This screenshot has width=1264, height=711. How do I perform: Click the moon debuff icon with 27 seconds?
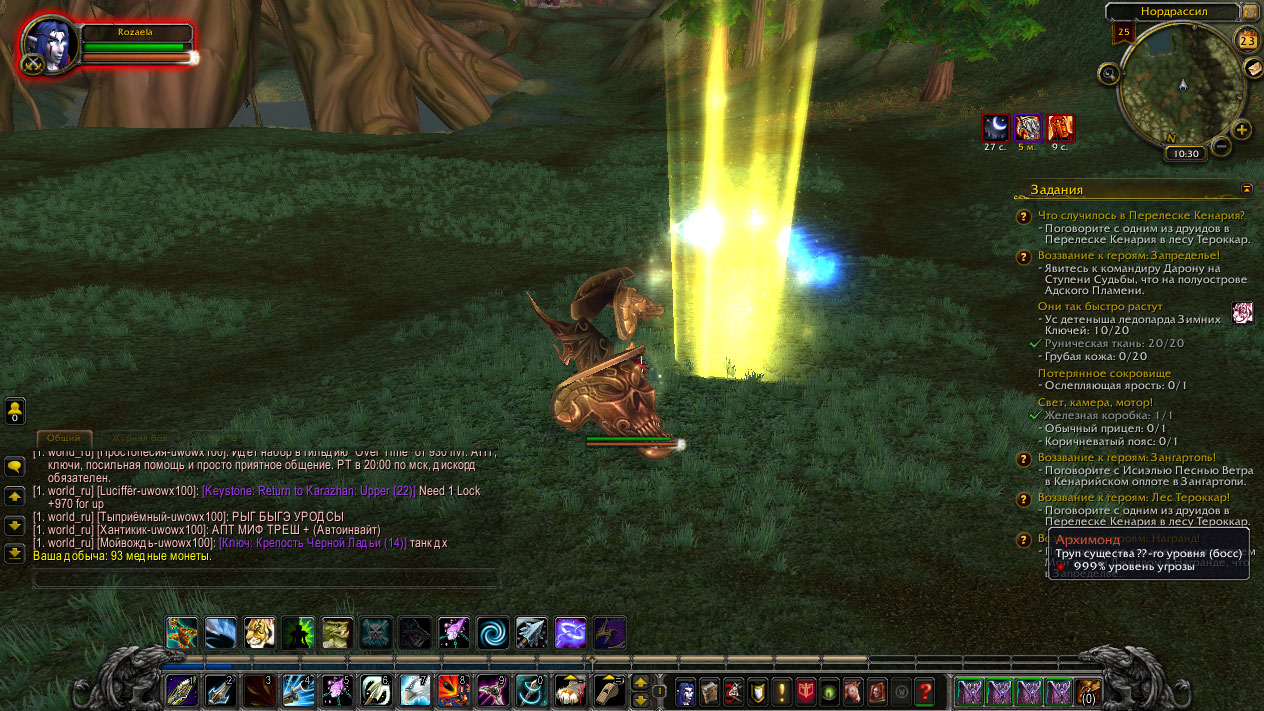click(996, 128)
